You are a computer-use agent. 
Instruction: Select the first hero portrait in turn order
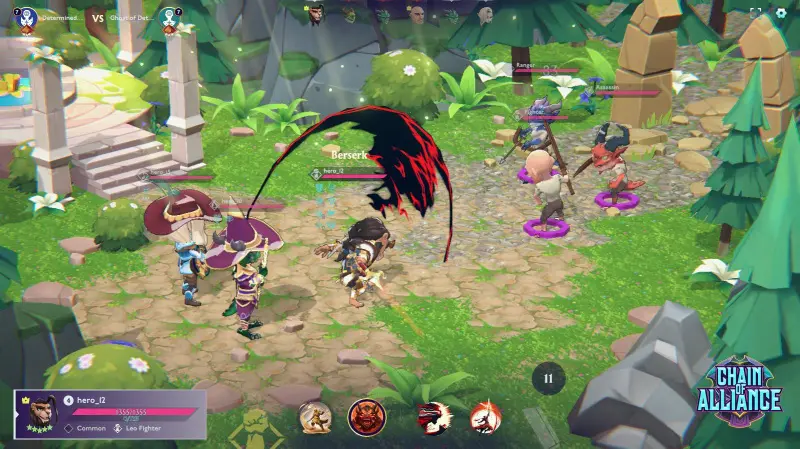(315, 14)
